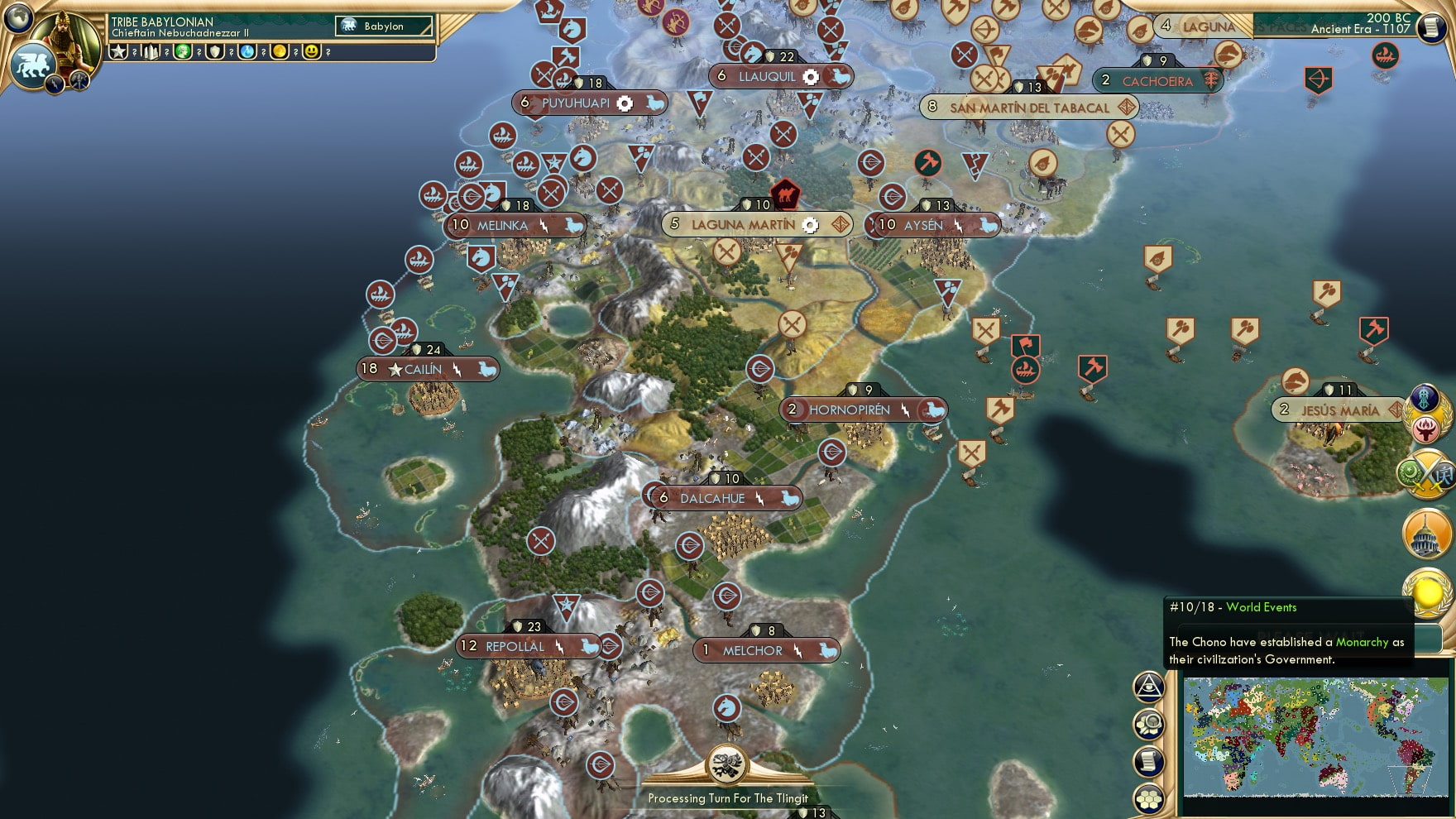Open the Notification Log scroll icon
Image resolution: width=1456 pixels, height=819 pixels.
coord(1148,760)
